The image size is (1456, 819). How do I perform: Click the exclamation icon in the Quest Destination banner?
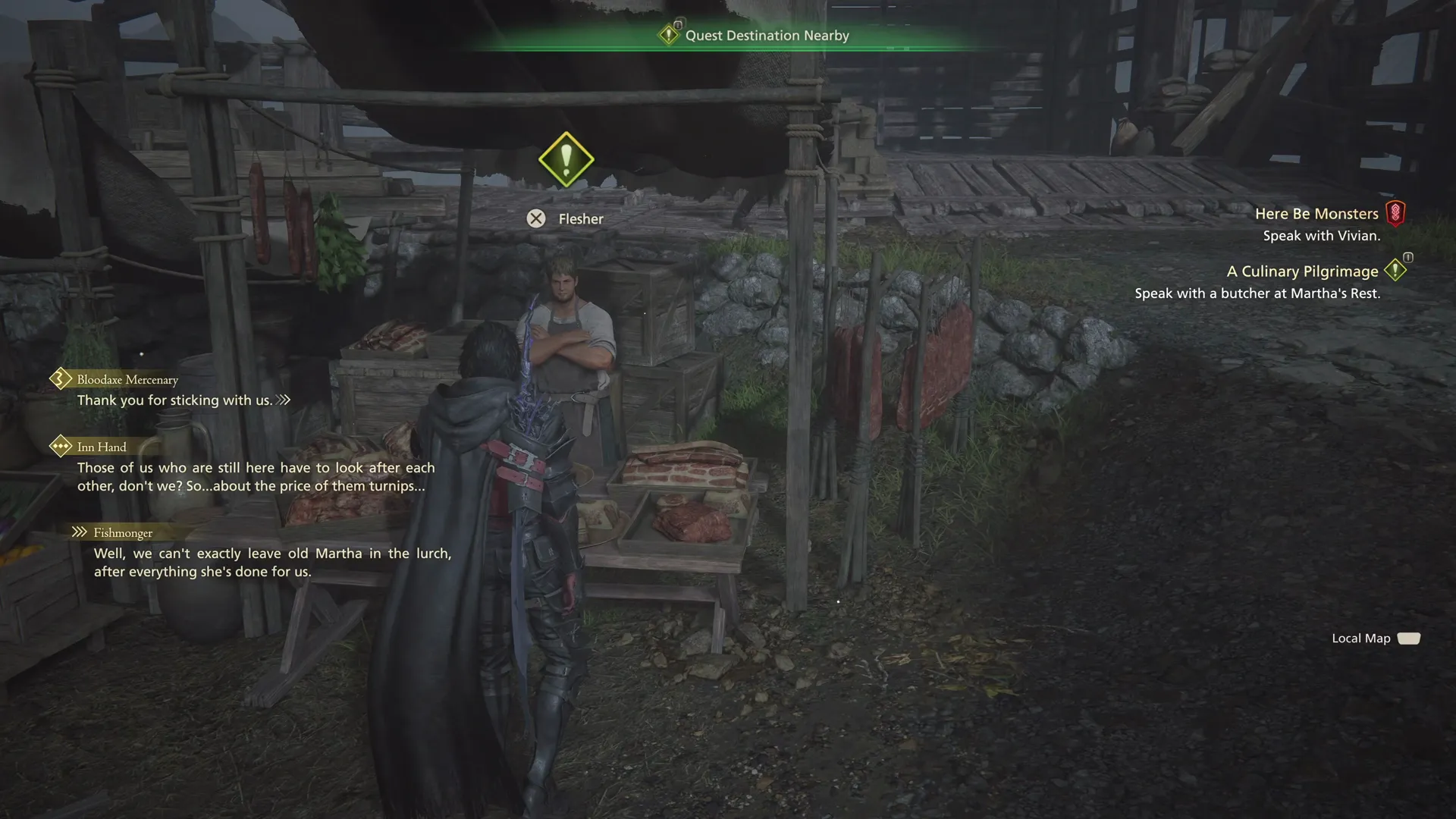click(670, 35)
